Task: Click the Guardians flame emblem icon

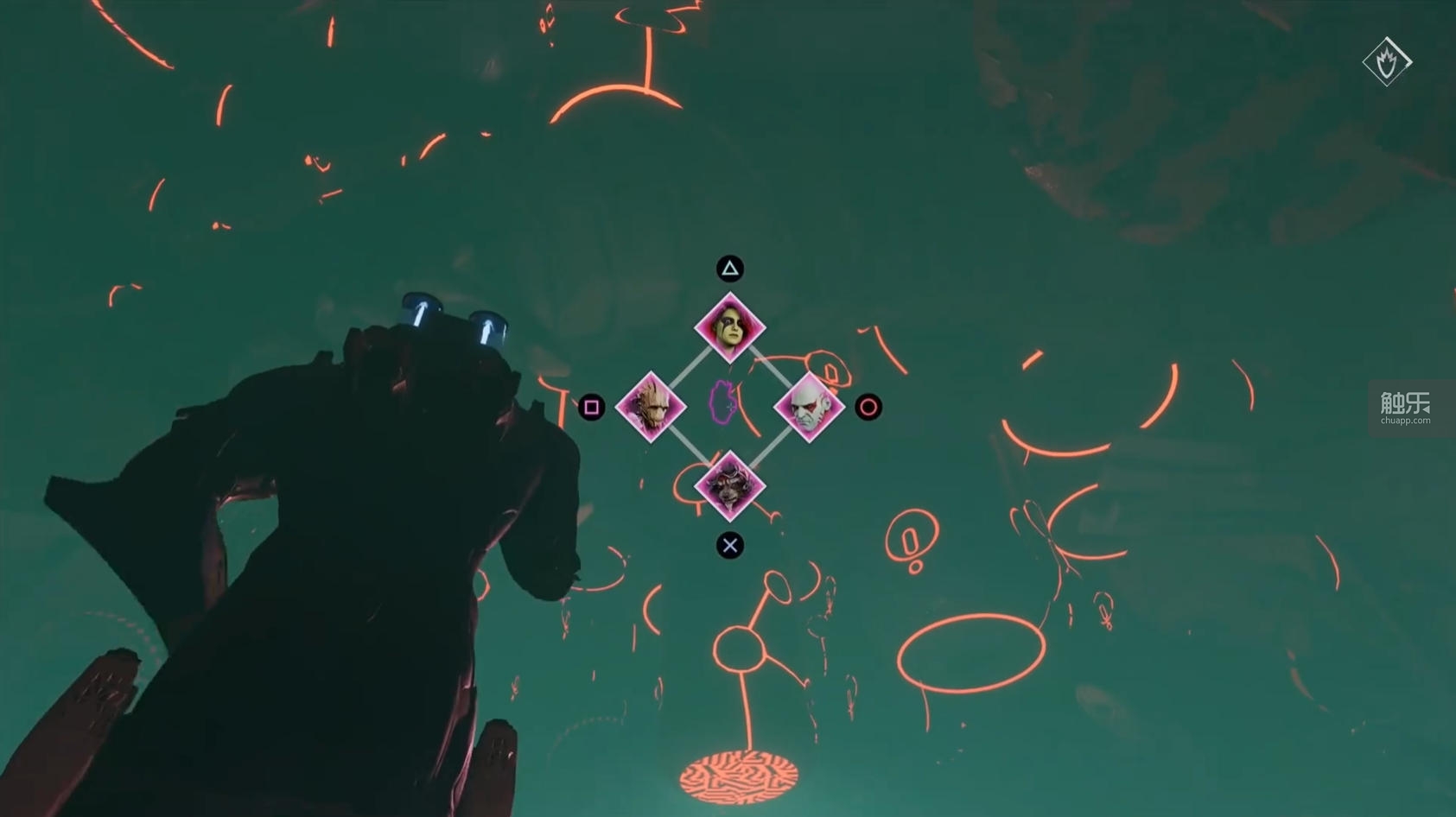Action: (1387, 61)
